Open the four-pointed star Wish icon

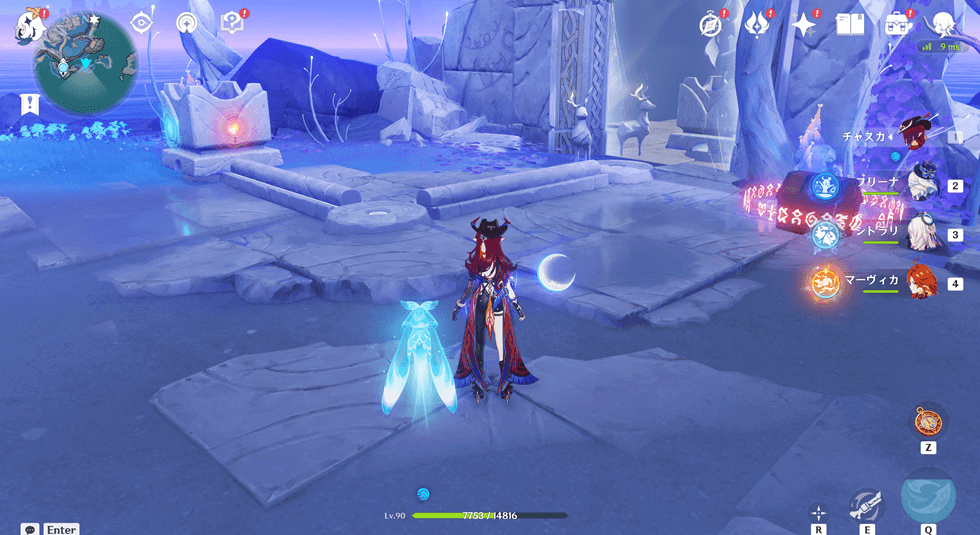click(x=804, y=25)
